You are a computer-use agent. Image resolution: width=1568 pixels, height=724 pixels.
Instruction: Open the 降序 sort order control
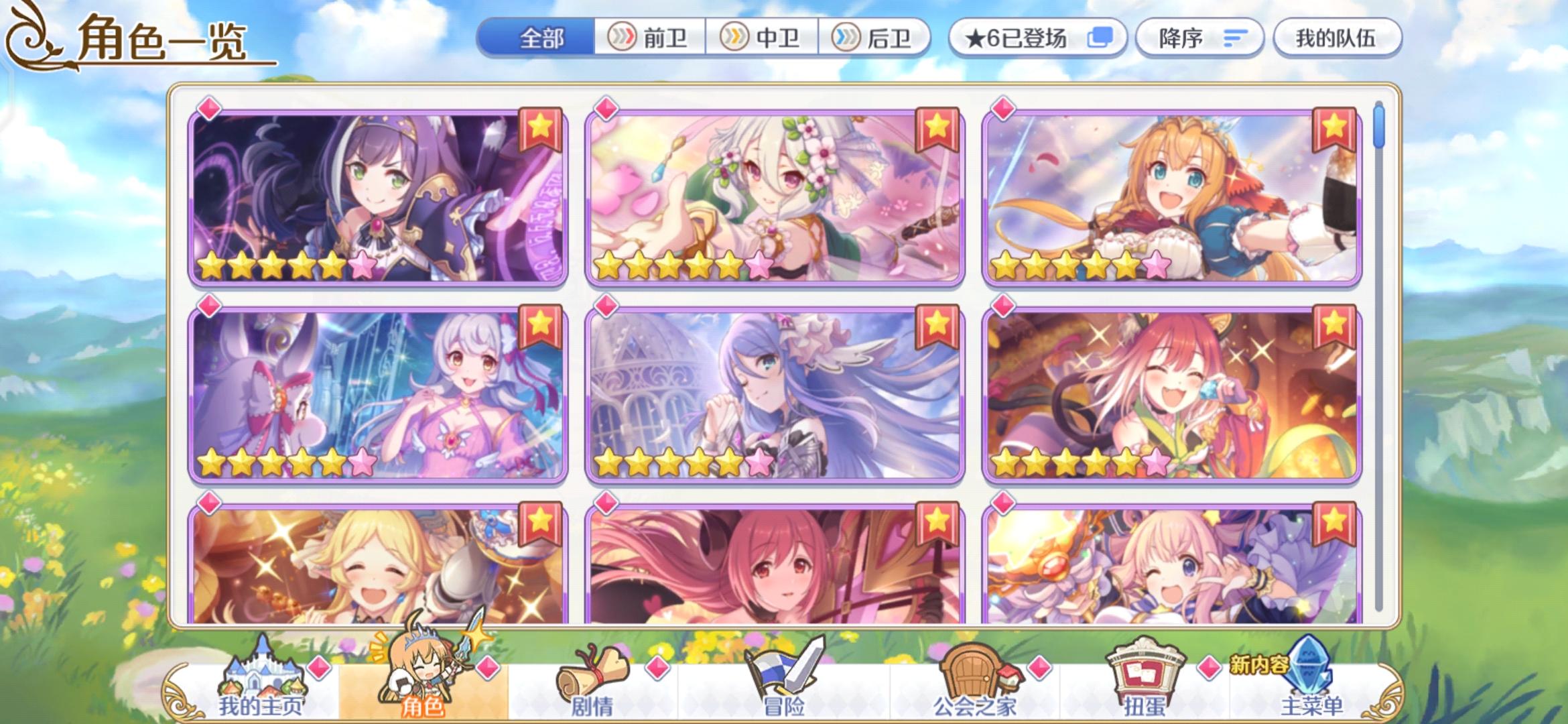[x=1200, y=38]
